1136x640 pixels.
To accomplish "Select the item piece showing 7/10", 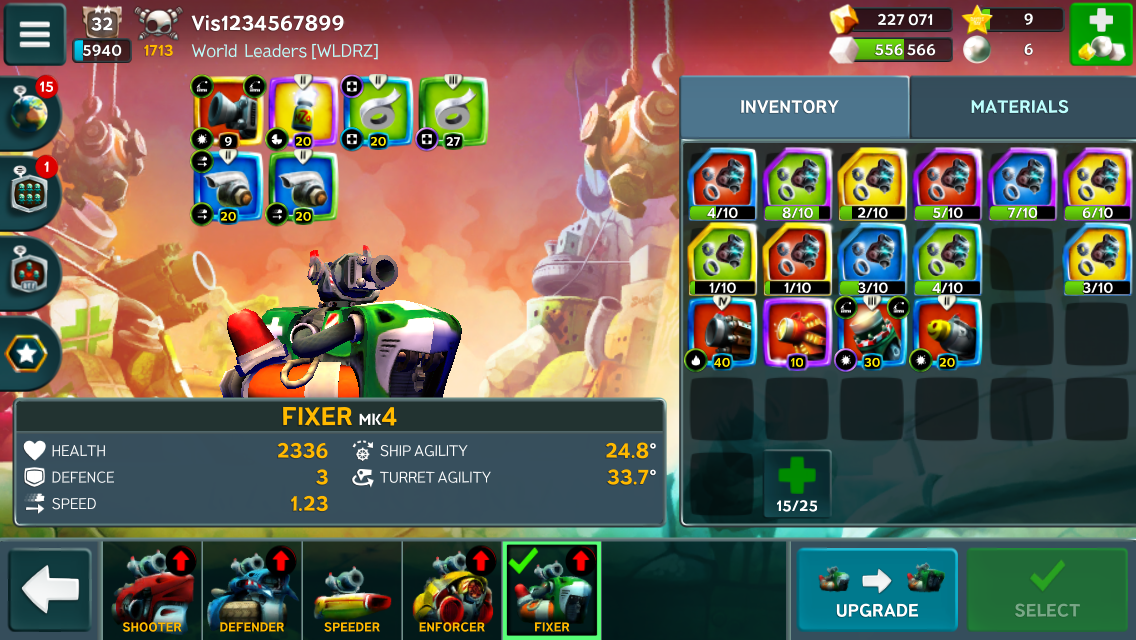I will 1022,184.
